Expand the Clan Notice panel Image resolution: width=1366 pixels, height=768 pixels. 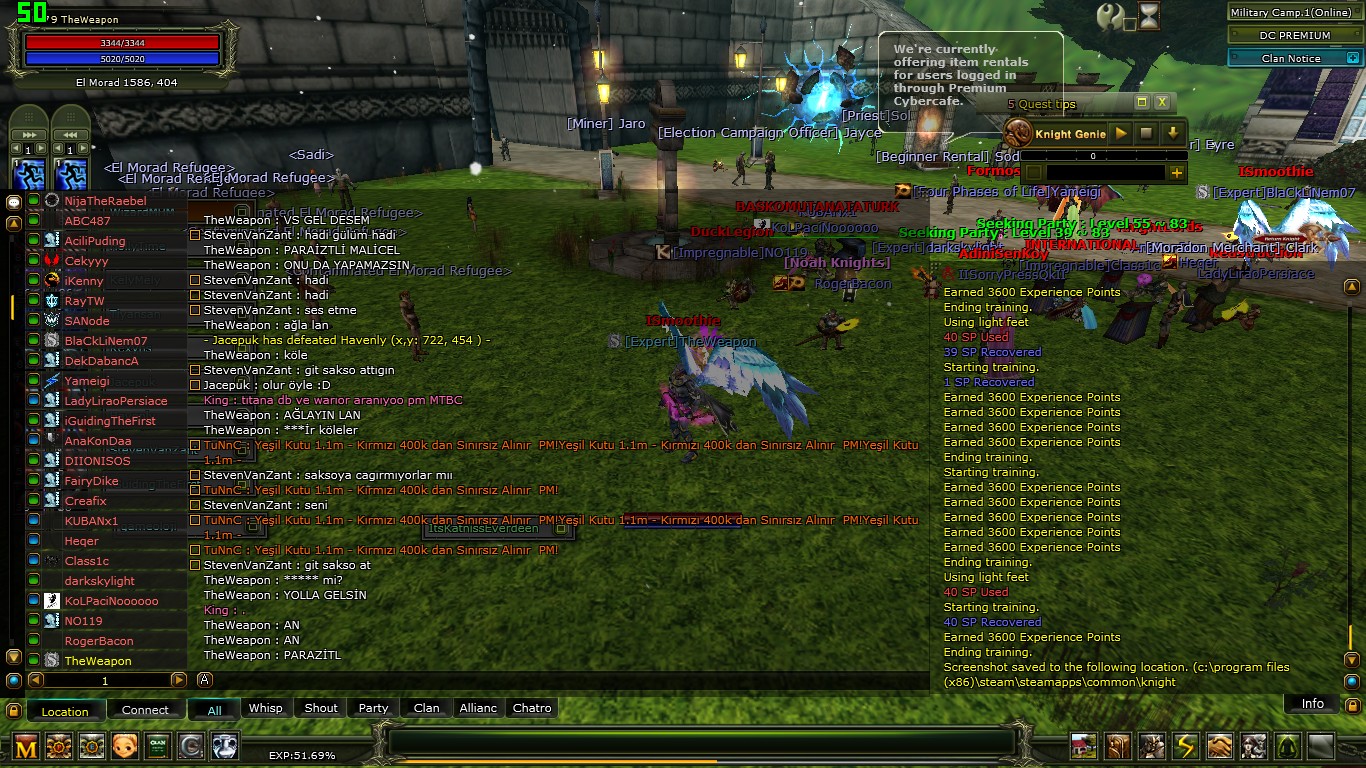point(1353,59)
